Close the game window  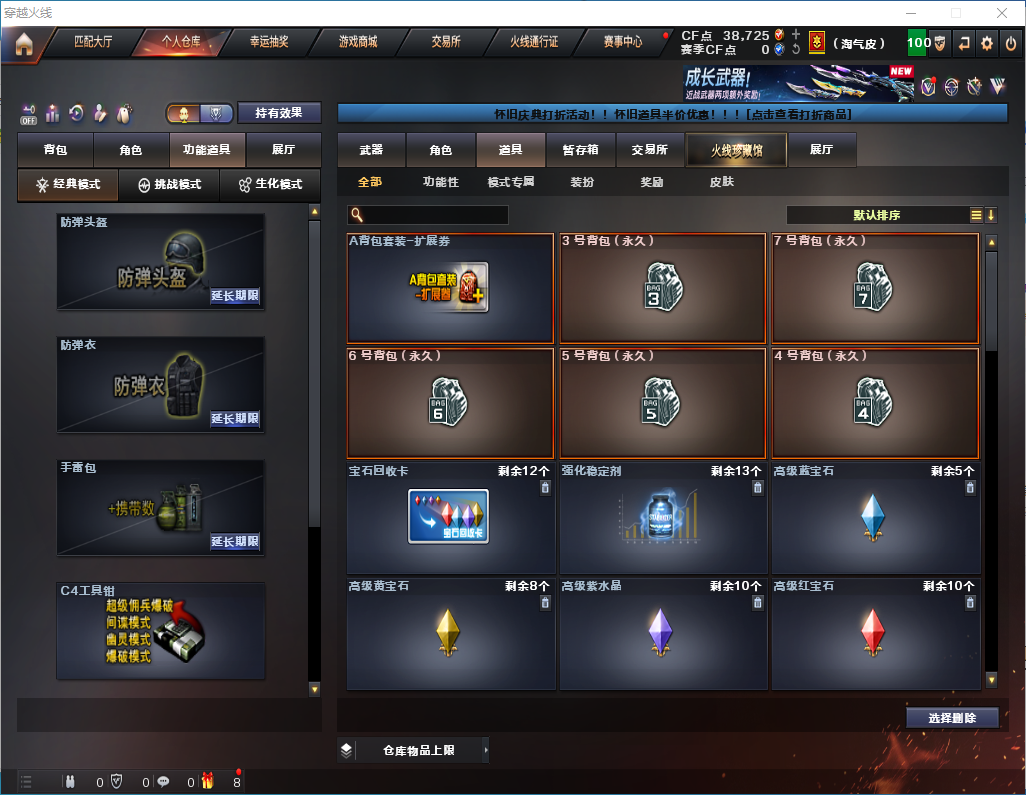point(1001,13)
